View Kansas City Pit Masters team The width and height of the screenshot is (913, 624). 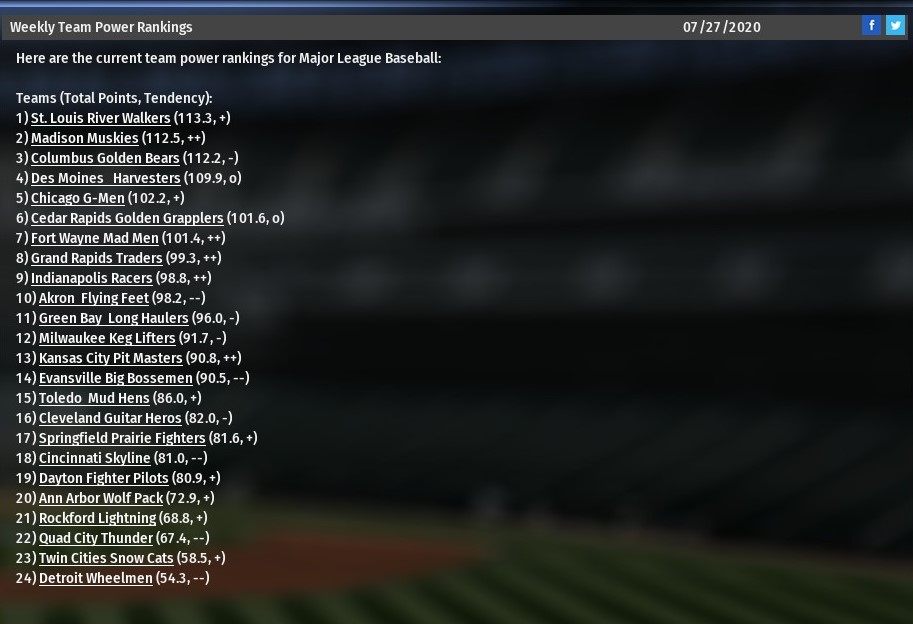pos(110,358)
